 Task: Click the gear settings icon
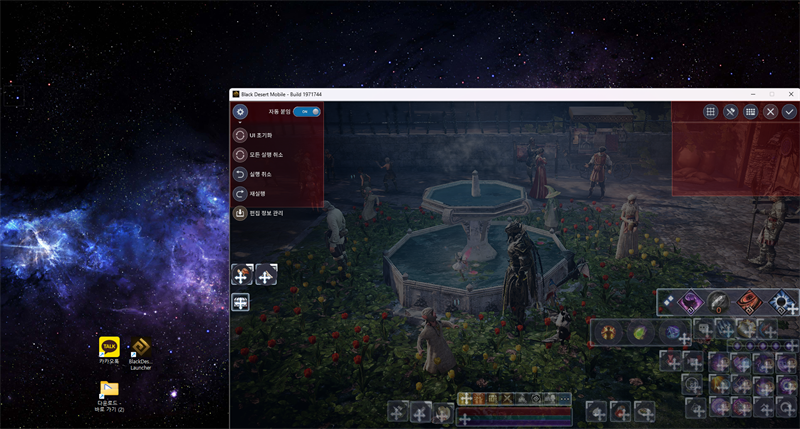pyautogui.click(x=241, y=111)
